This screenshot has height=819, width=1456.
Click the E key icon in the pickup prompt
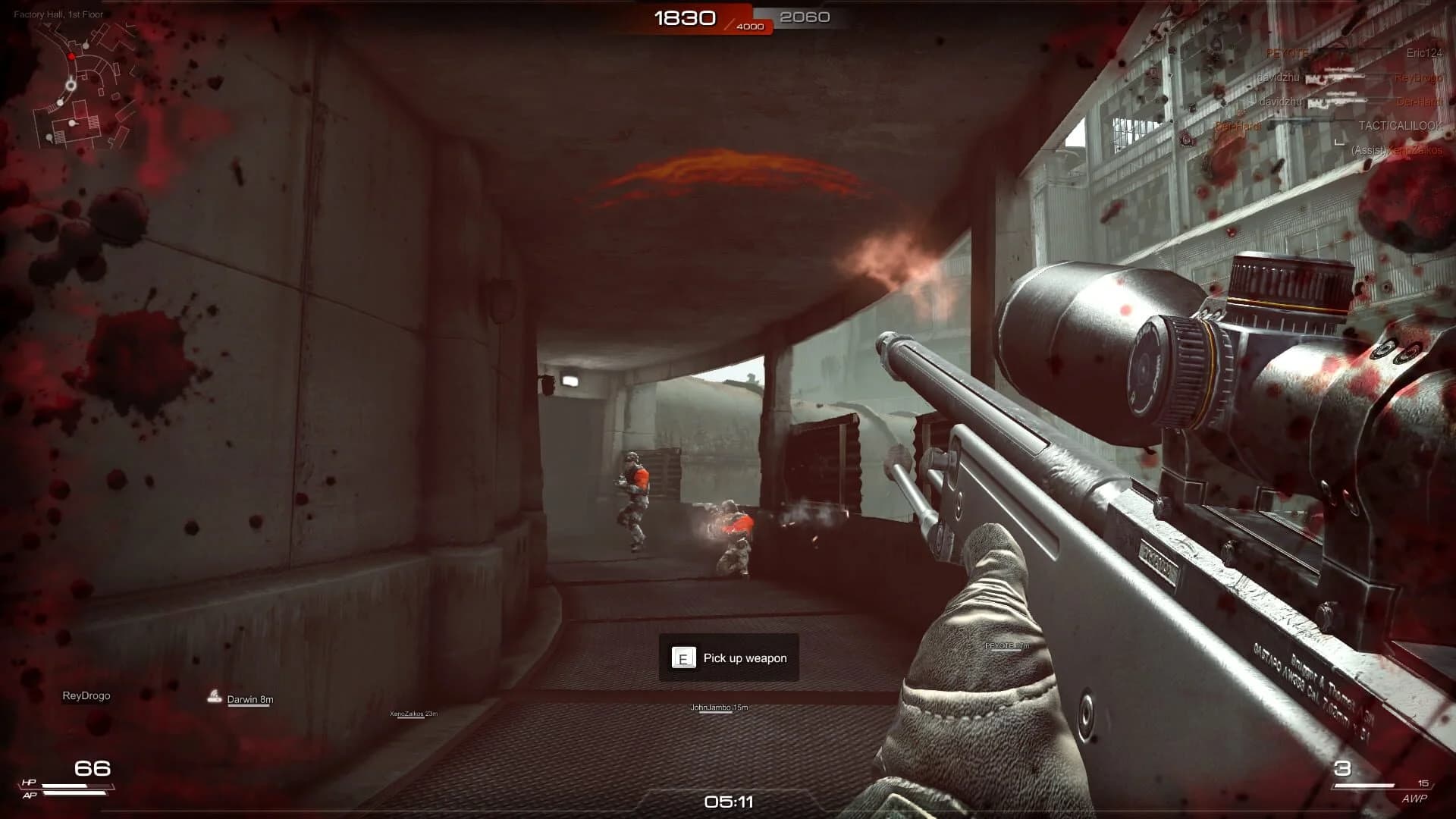point(683,658)
